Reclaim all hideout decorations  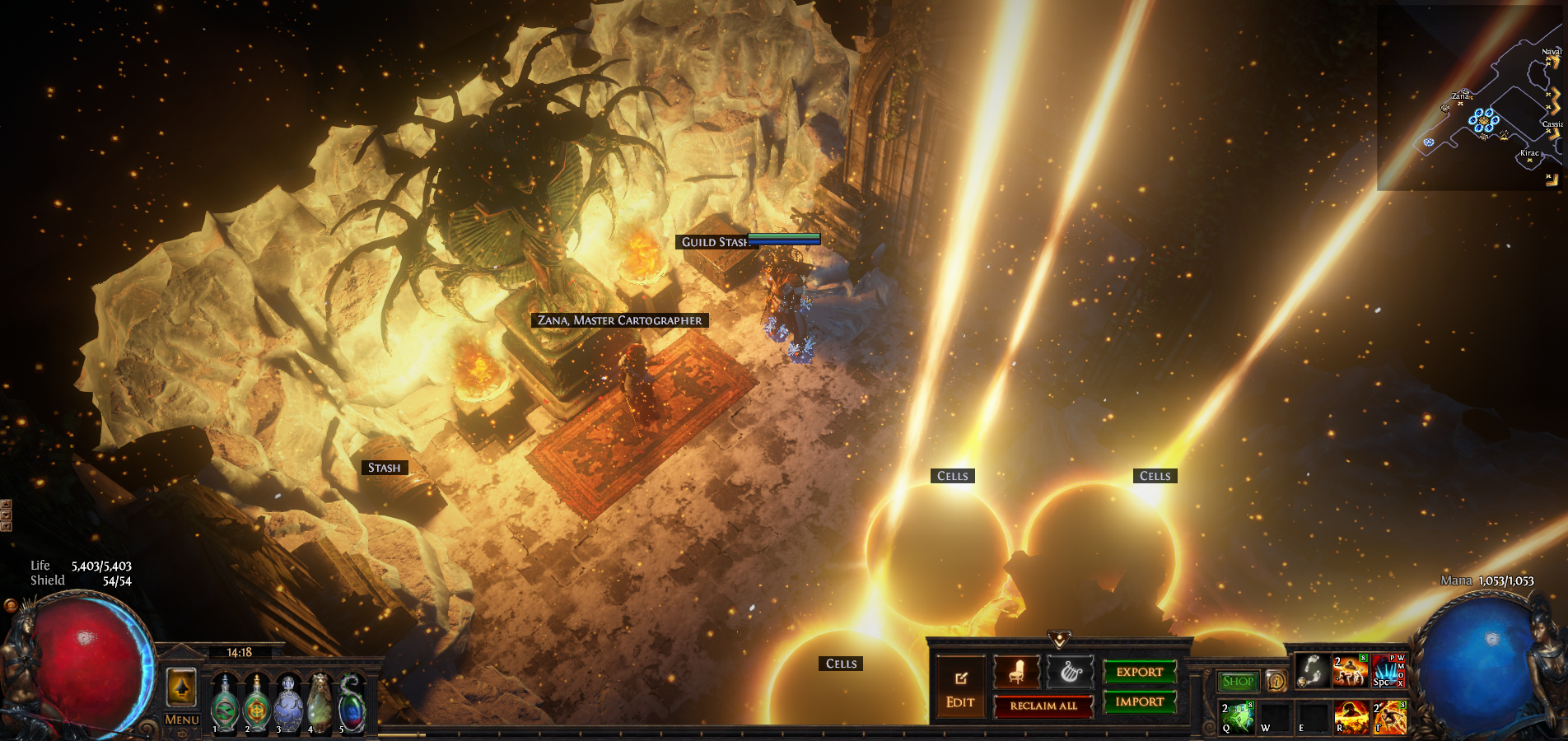(1043, 706)
